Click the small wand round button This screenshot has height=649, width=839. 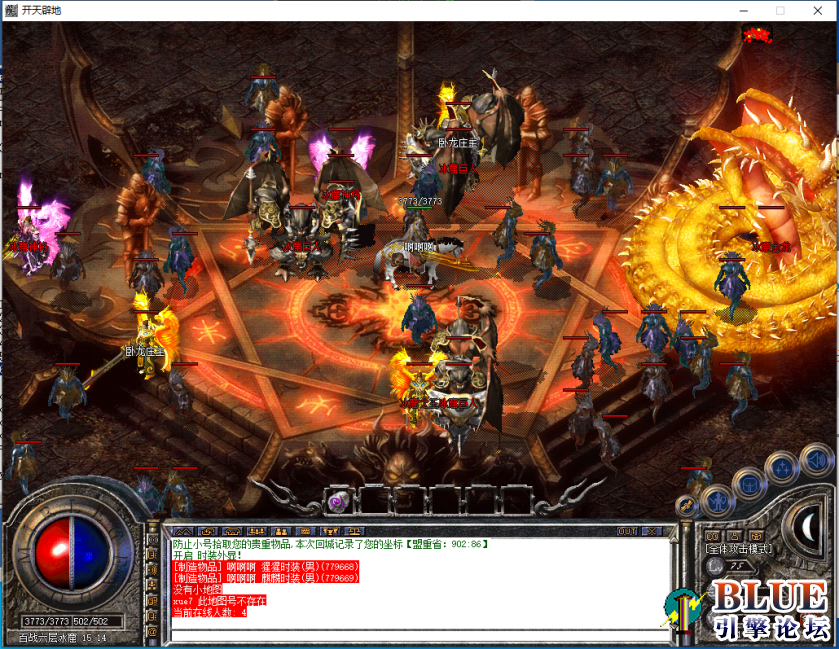click(x=687, y=506)
